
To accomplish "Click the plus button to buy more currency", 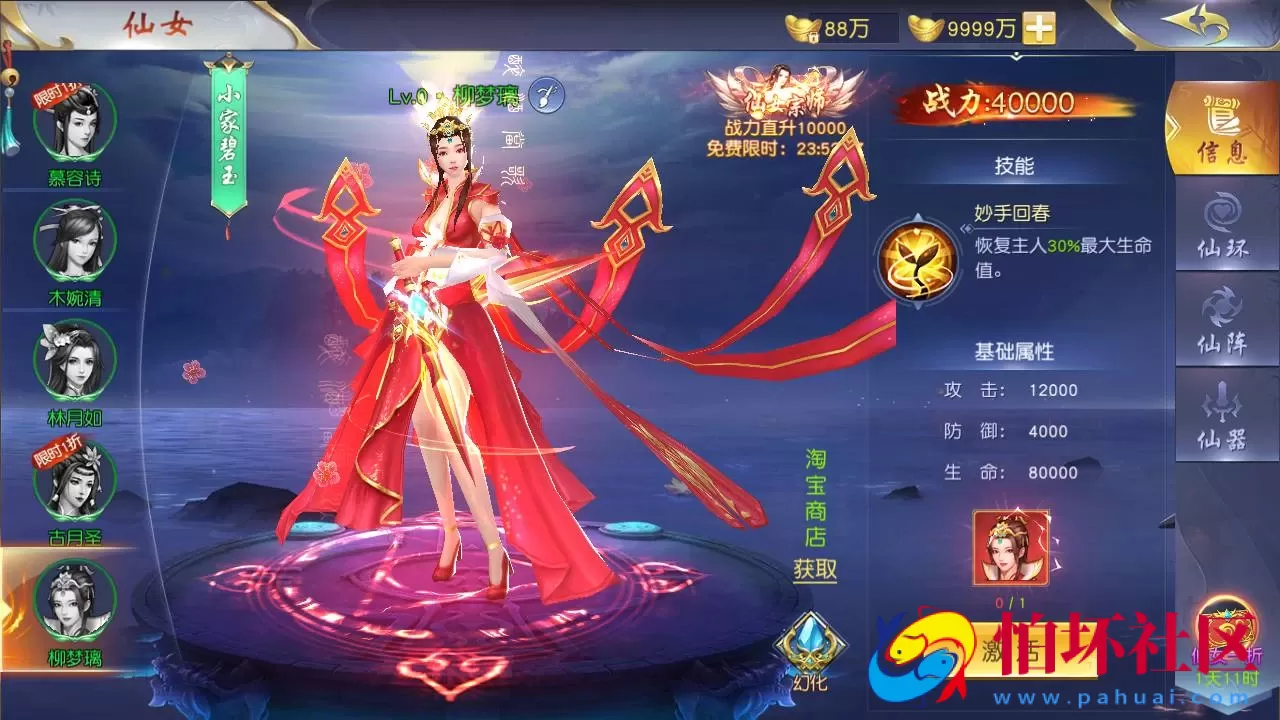I will click(x=1039, y=29).
